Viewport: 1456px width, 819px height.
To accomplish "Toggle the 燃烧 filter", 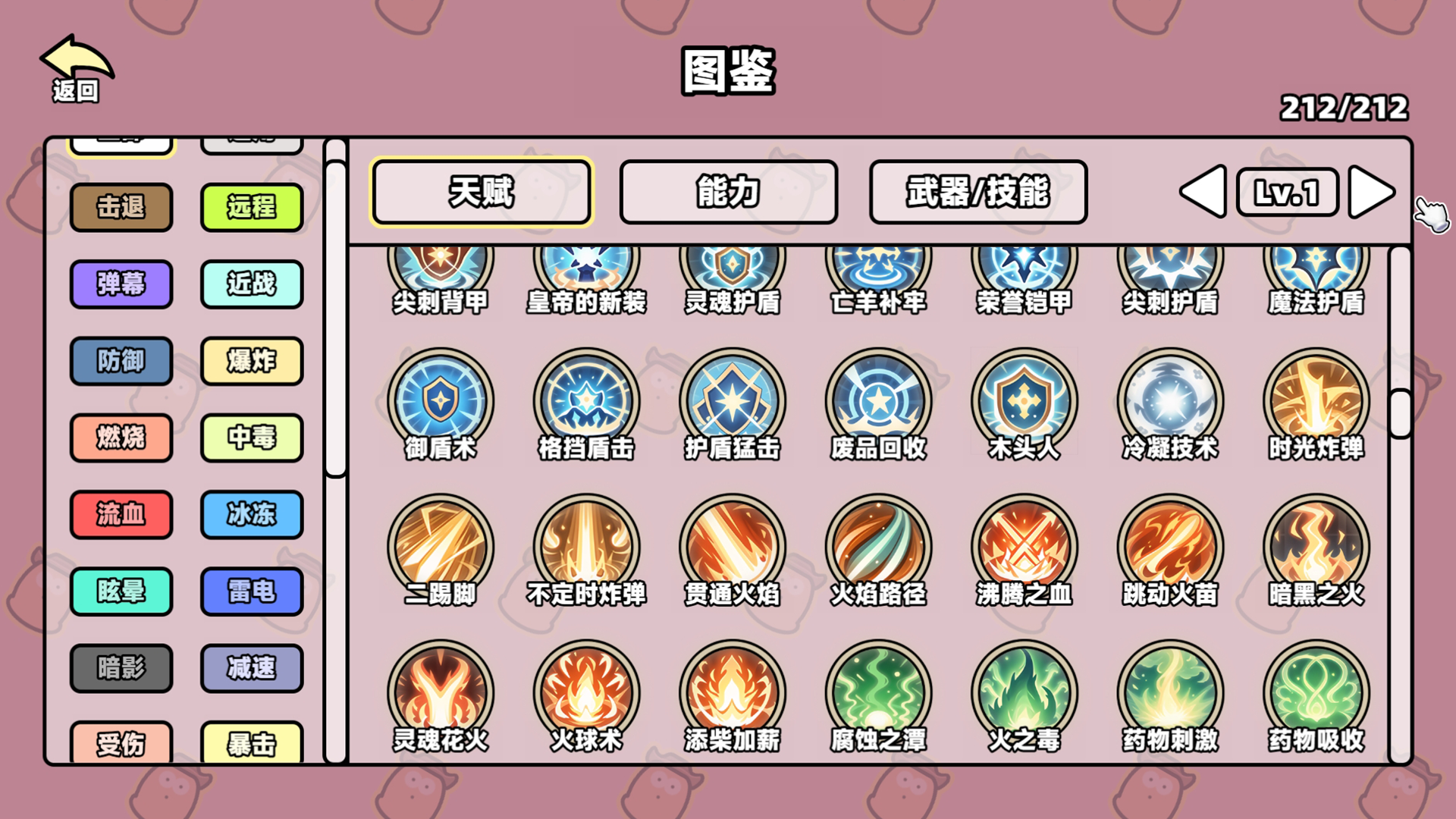I will pyautogui.click(x=121, y=438).
